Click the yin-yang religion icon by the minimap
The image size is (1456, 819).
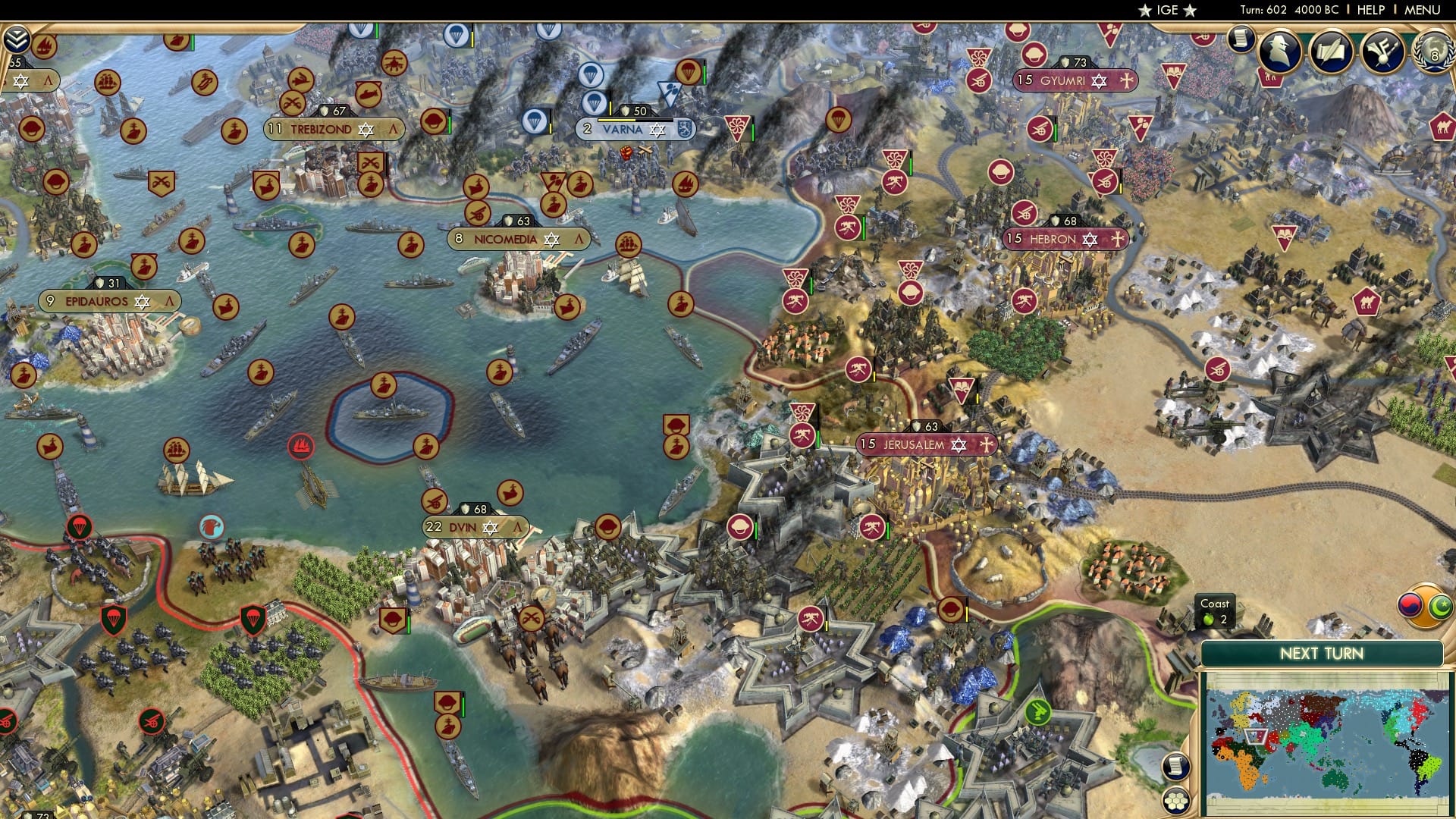(x=1410, y=604)
